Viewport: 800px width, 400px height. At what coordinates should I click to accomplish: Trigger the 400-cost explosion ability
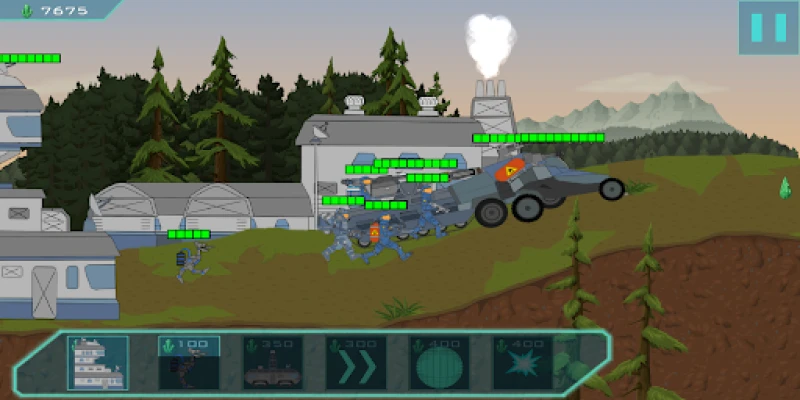[522, 362]
